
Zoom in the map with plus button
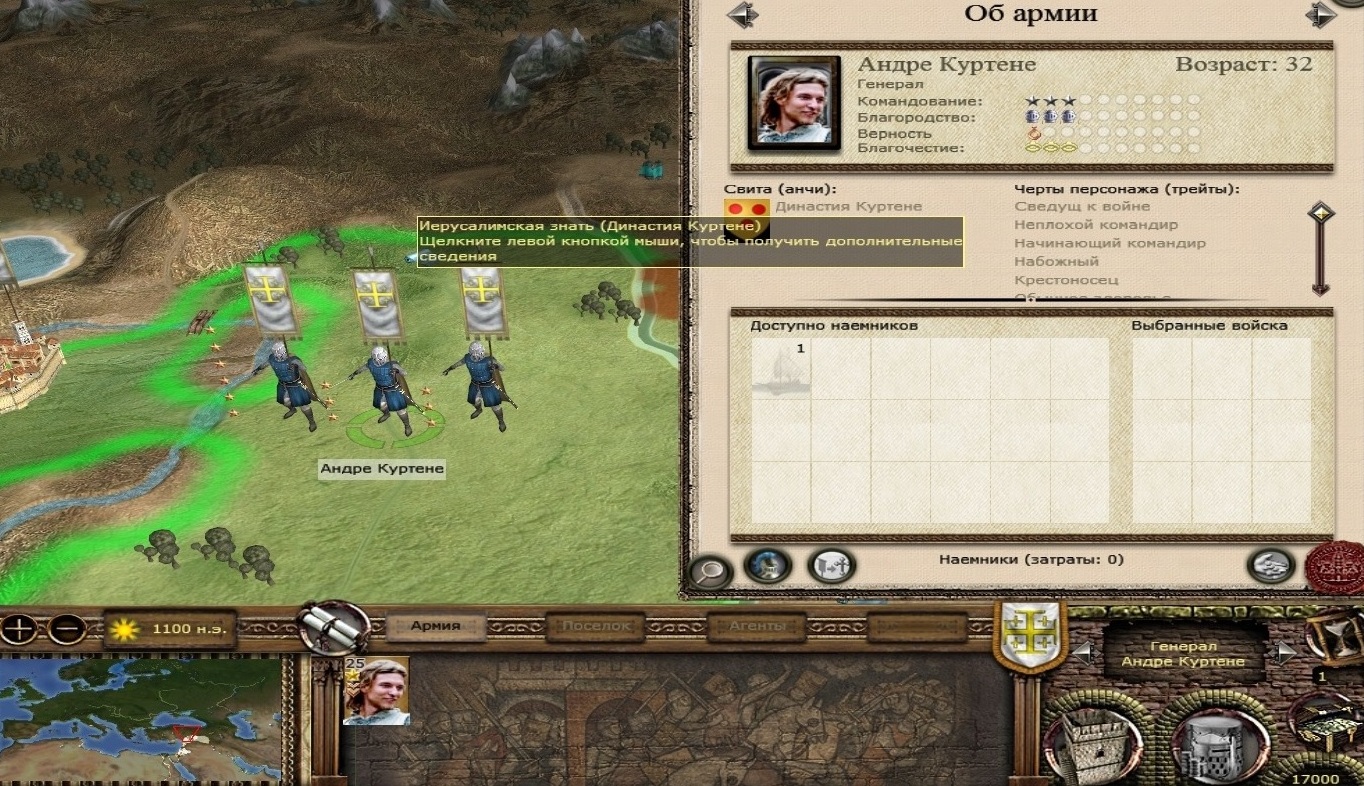pos(20,630)
